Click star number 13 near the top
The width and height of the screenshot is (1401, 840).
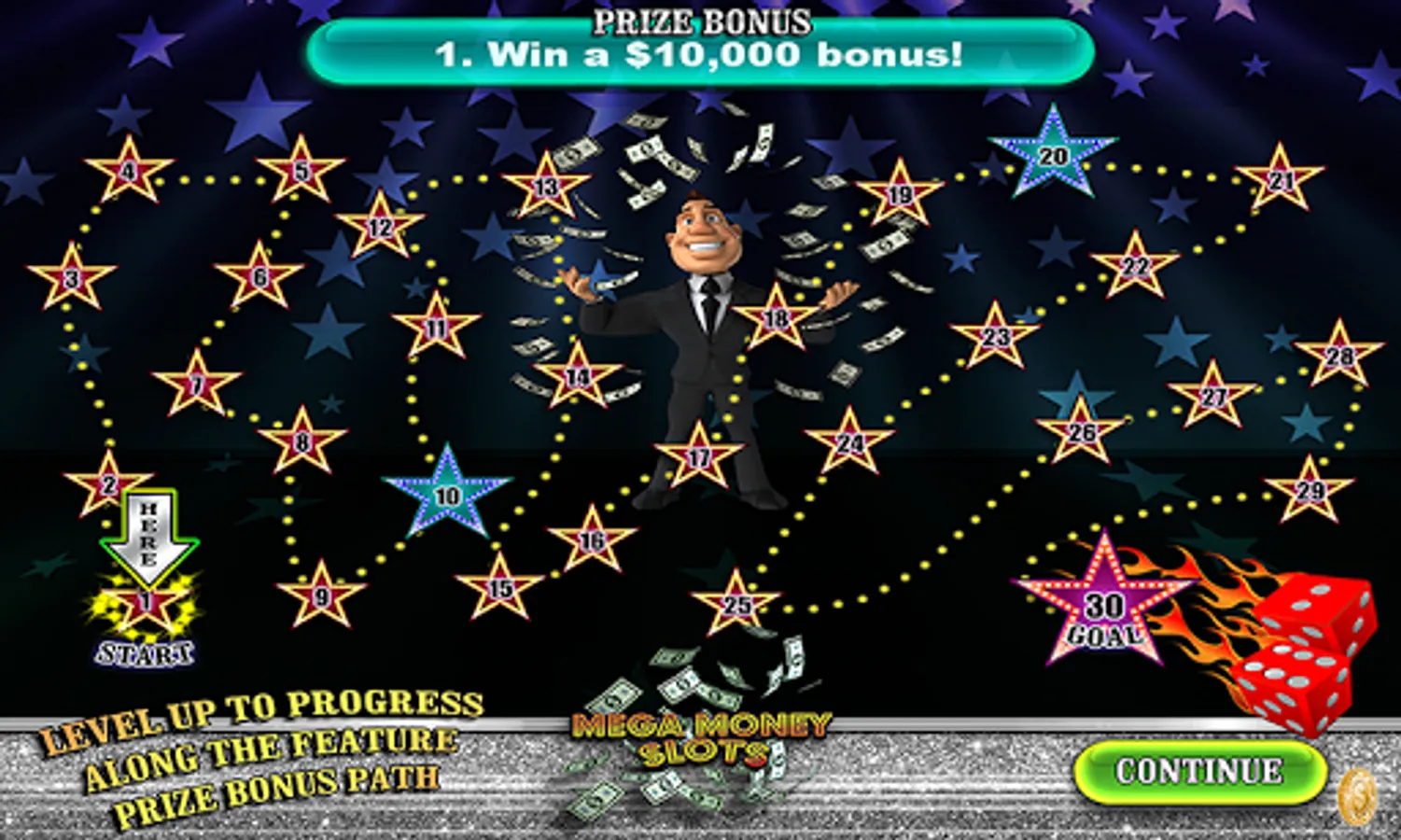click(x=546, y=187)
